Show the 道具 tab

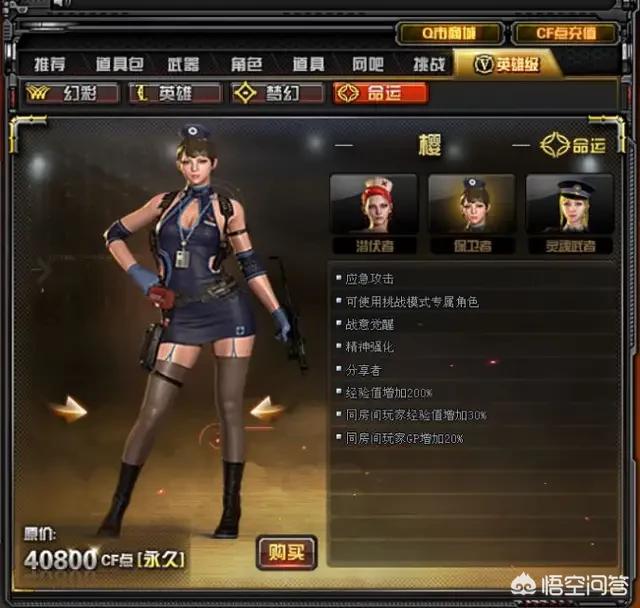tap(307, 64)
